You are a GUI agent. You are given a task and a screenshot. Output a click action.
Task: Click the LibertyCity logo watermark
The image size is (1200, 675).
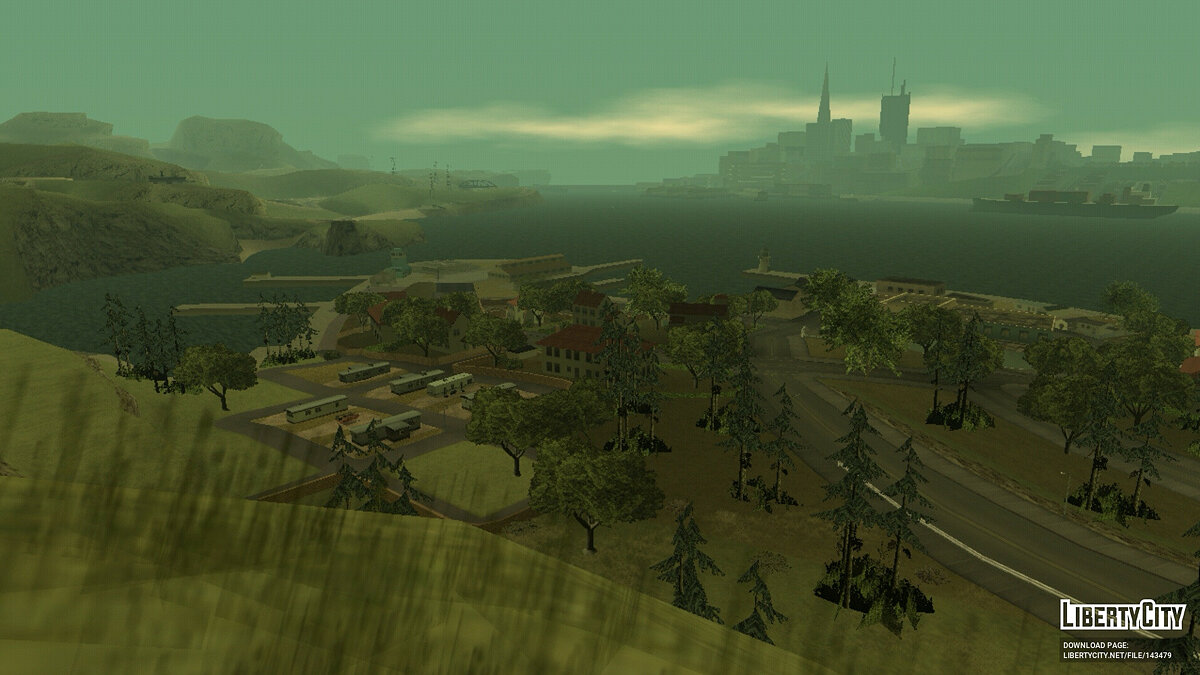pyautogui.click(x=1122, y=615)
